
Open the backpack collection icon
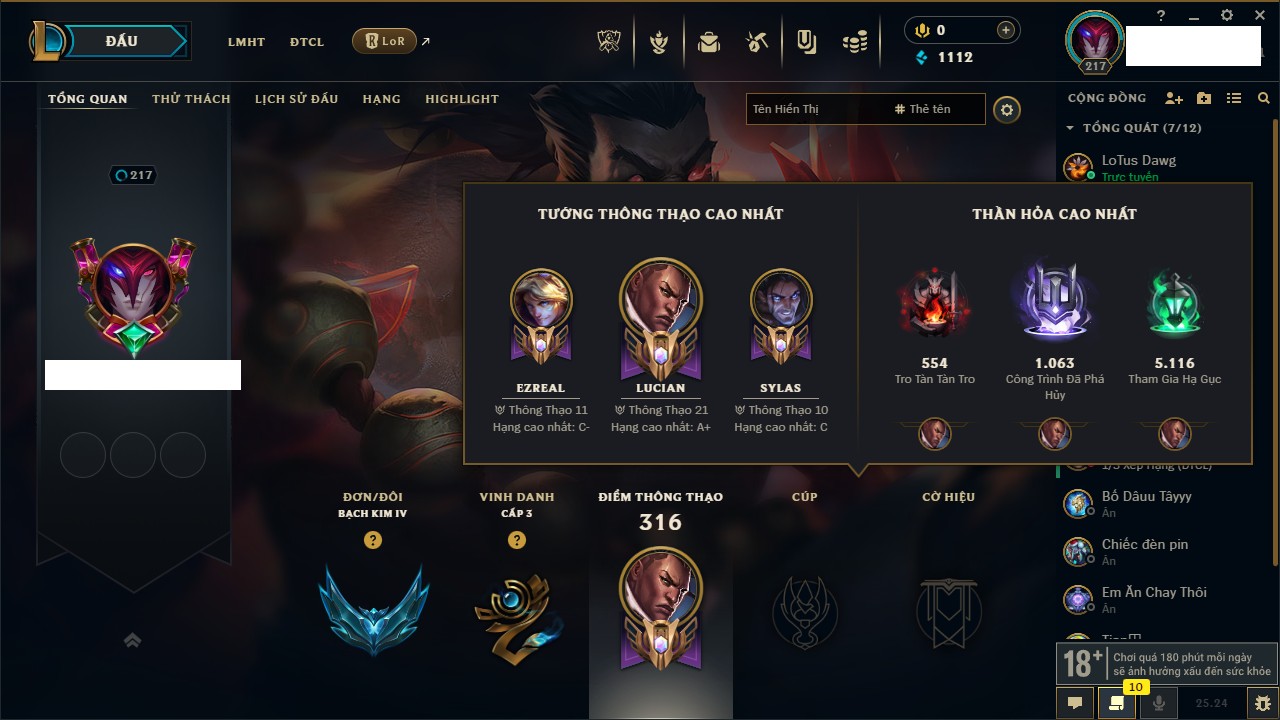coord(709,42)
